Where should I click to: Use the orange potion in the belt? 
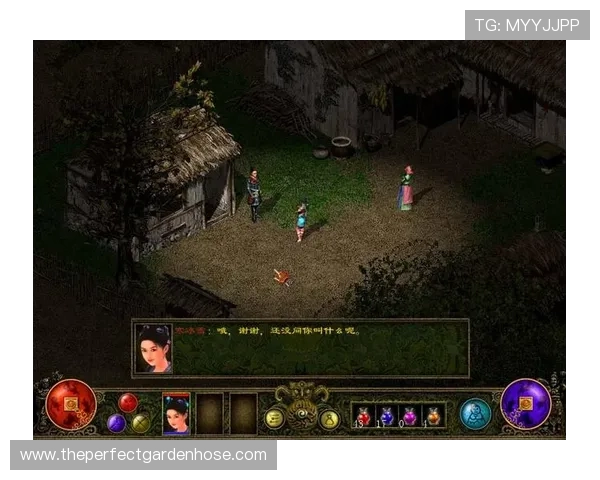(x=432, y=415)
